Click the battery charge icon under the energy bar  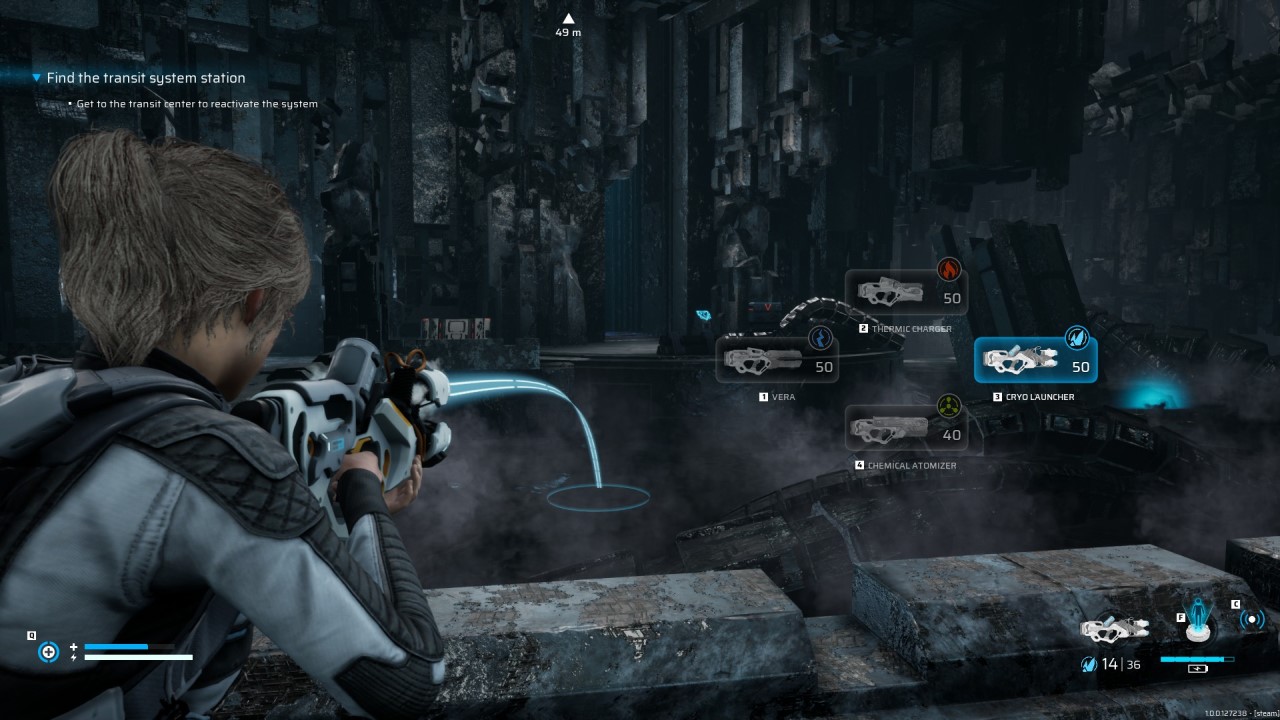1196,669
